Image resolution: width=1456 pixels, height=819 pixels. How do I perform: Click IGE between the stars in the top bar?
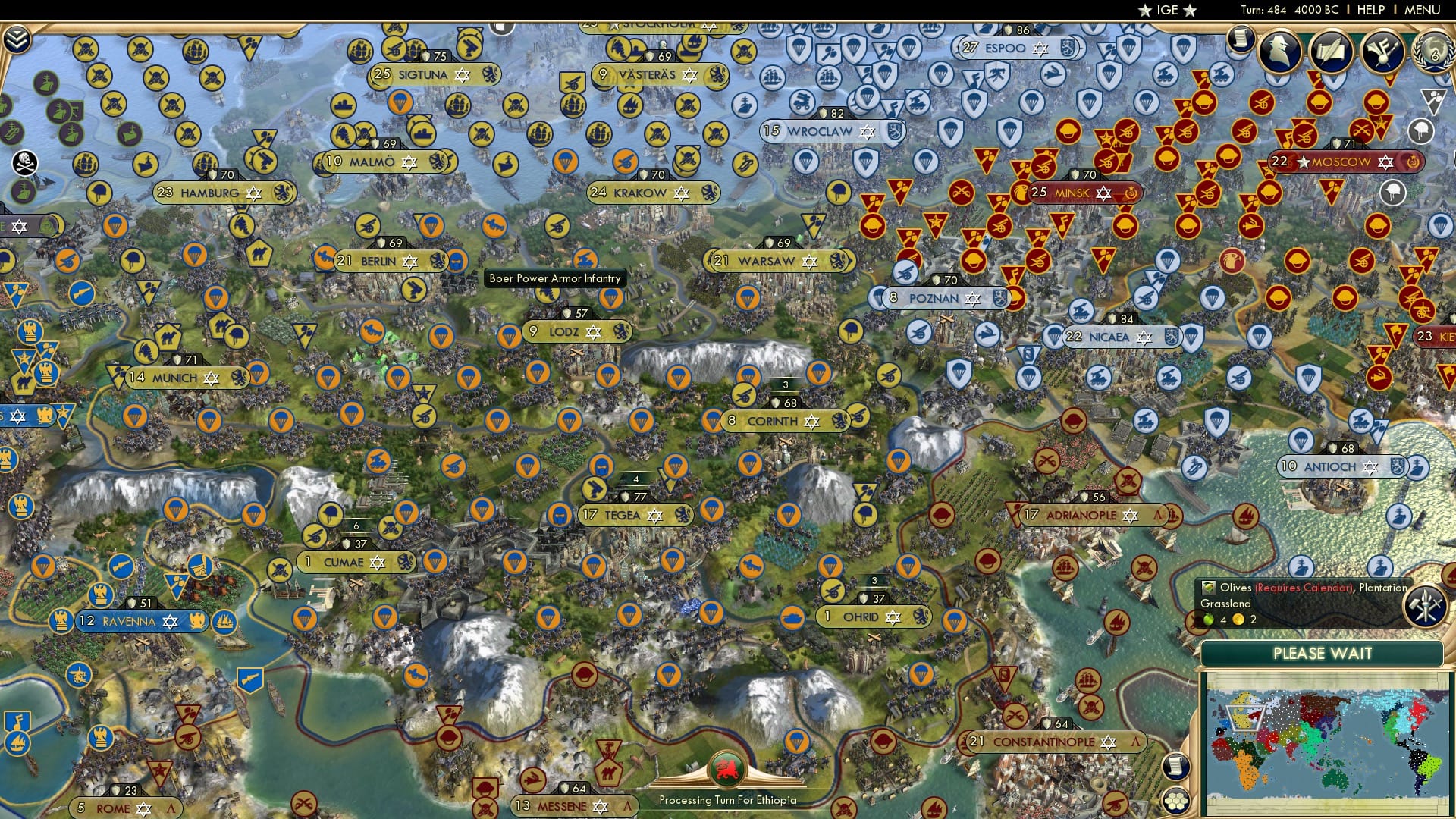[1166, 10]
